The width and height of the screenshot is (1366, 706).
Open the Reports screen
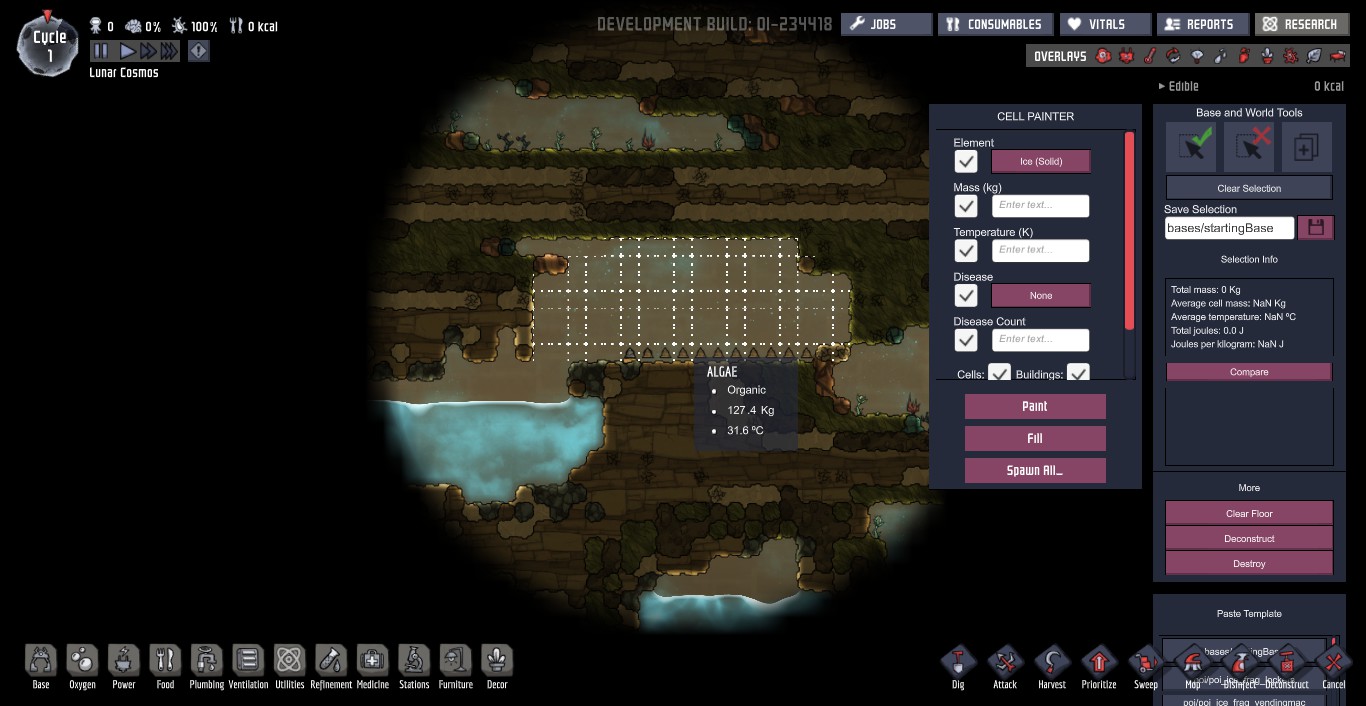pyautogui.click(x=1200, y=24)
